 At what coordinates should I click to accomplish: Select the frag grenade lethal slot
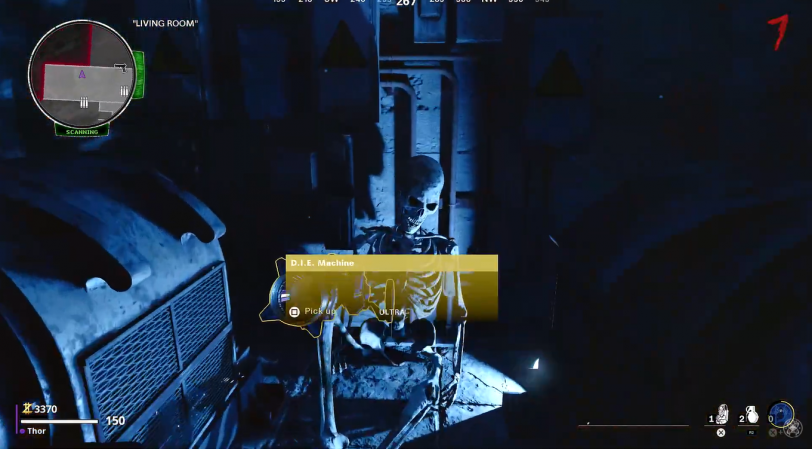pyautogui.click(x=752, y=415)
